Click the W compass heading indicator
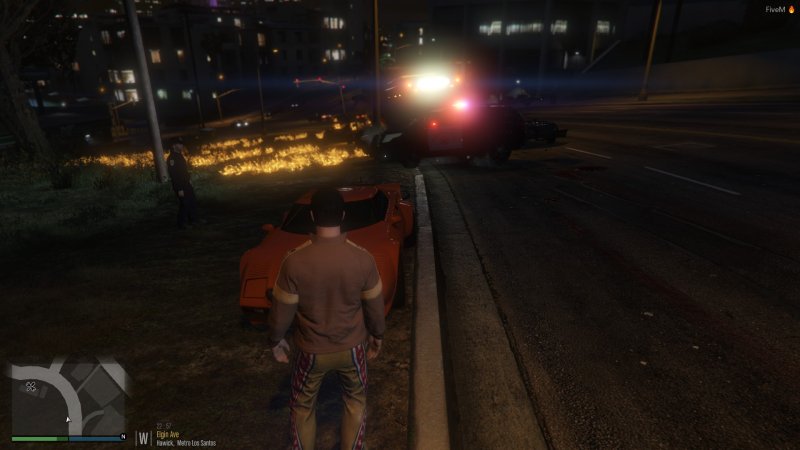Viewport: 800px width, 450px height. tap(145, 437)
